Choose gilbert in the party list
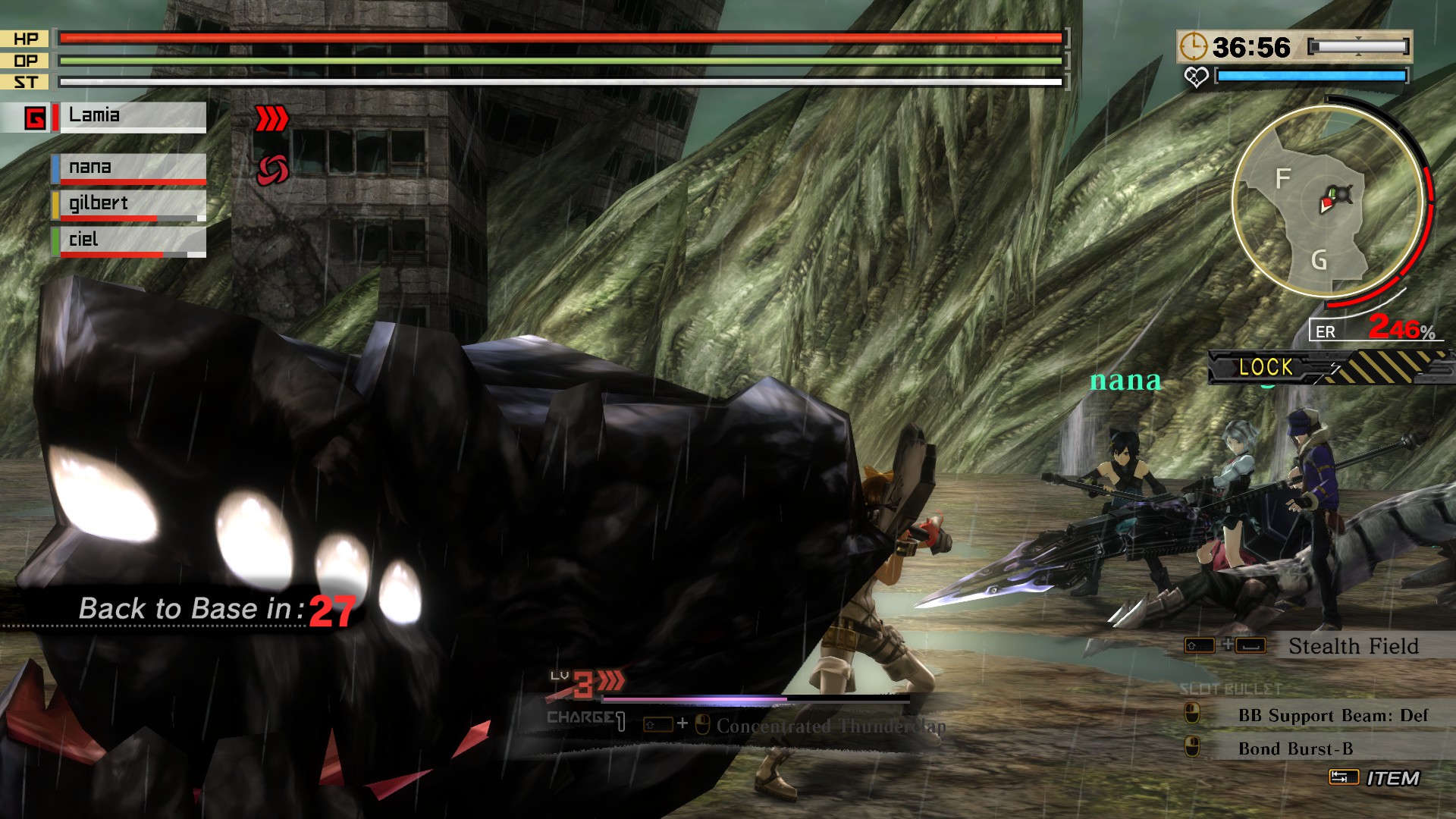 click(129, 204)
